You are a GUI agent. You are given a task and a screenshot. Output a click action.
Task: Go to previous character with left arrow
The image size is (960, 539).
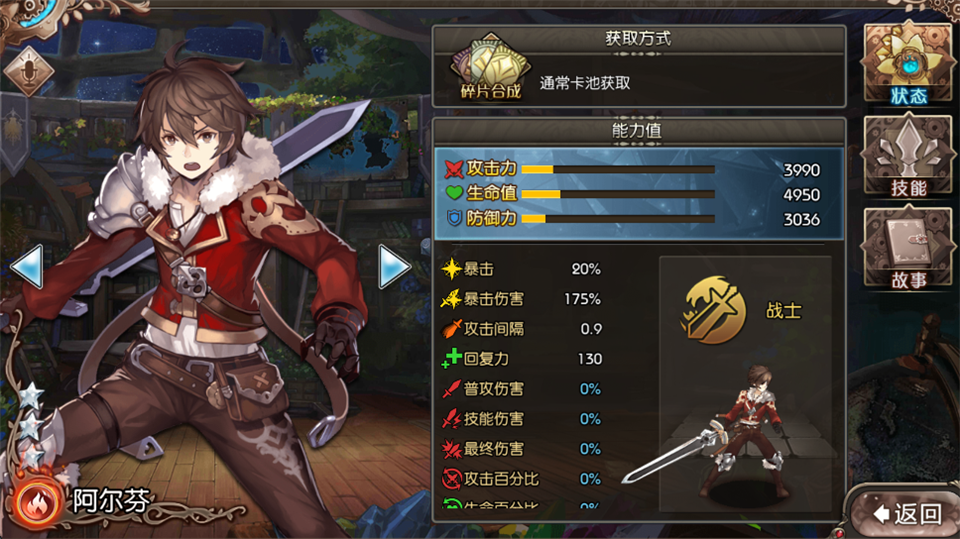26,267
